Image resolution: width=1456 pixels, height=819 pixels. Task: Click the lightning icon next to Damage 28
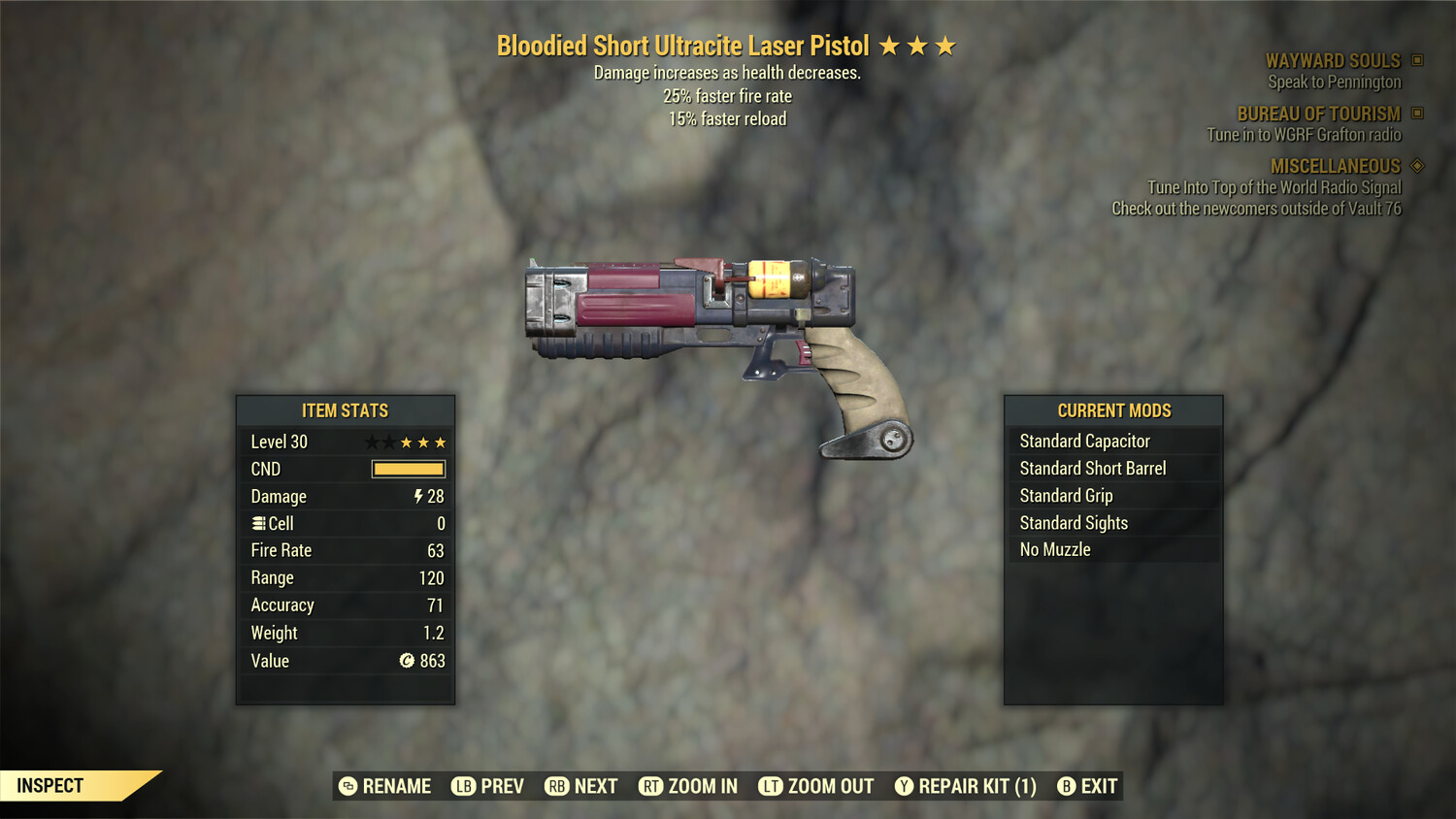tap(416, 496)
